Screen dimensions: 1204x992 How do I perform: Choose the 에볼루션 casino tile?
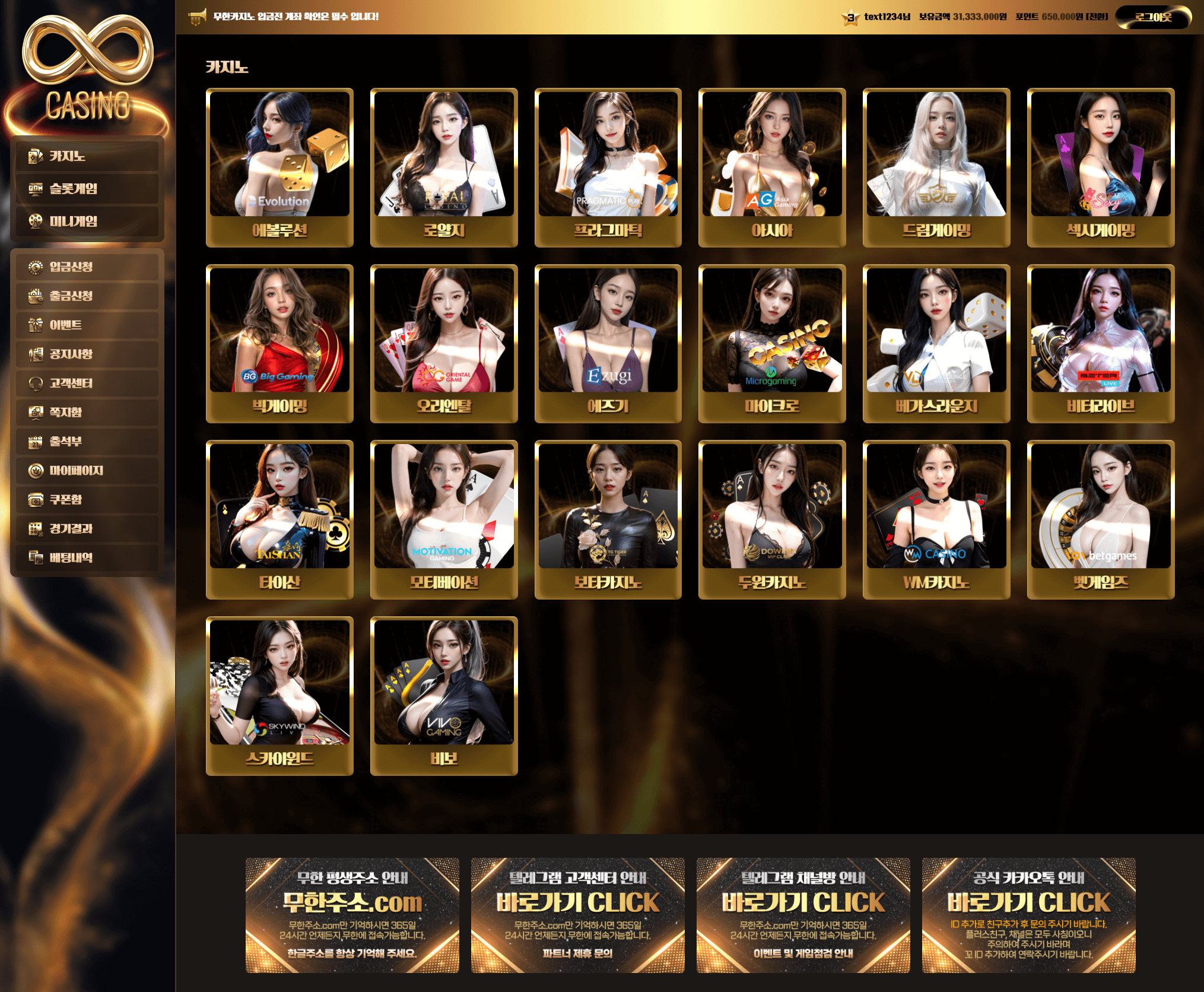point(279,167)
